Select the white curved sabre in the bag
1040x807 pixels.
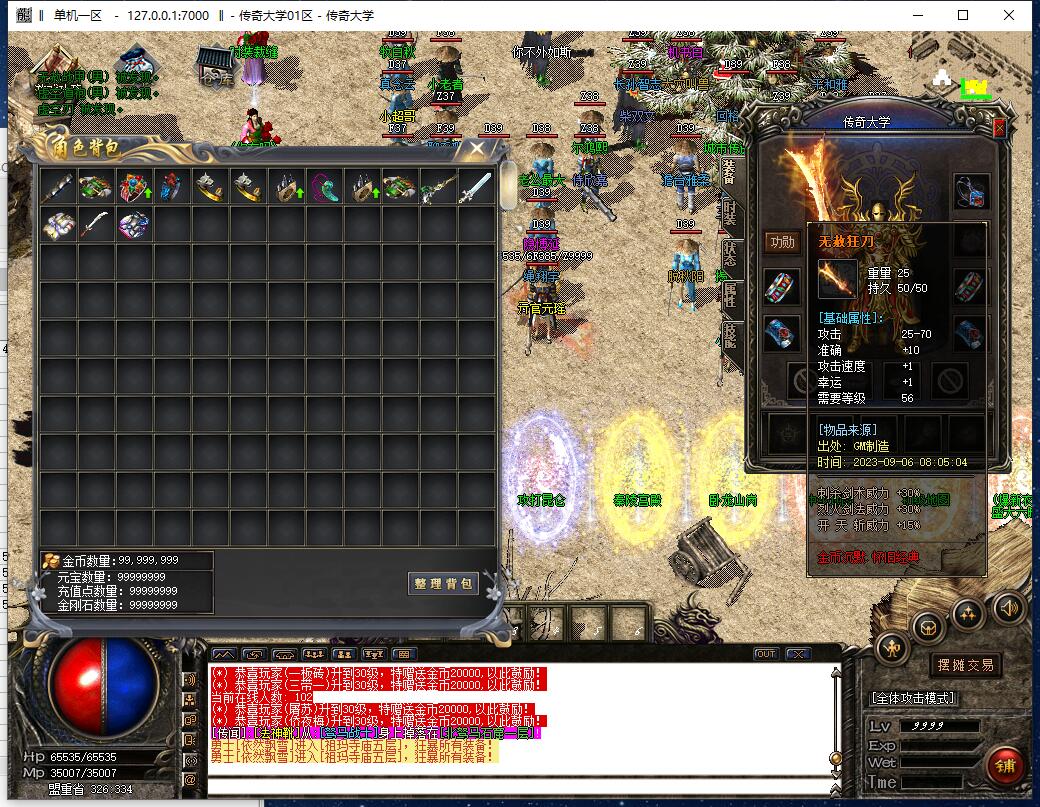[95, 225]
